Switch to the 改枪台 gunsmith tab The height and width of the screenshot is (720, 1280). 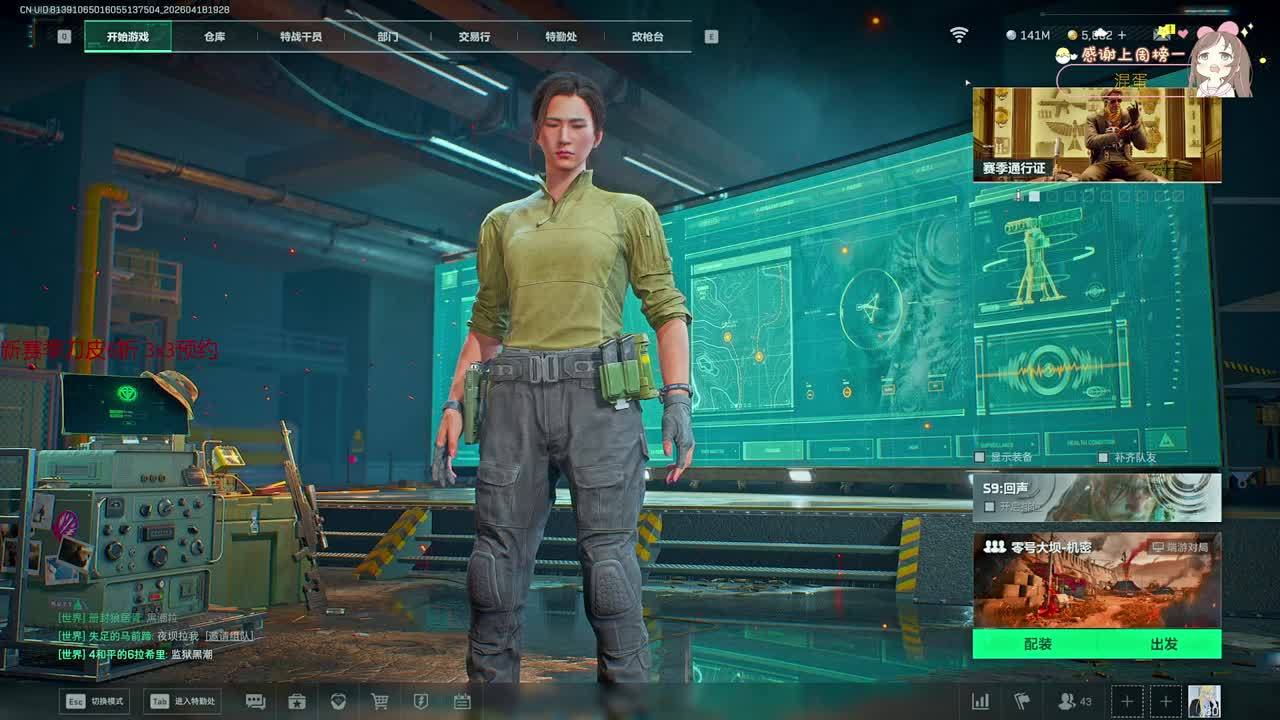point(647,37)
